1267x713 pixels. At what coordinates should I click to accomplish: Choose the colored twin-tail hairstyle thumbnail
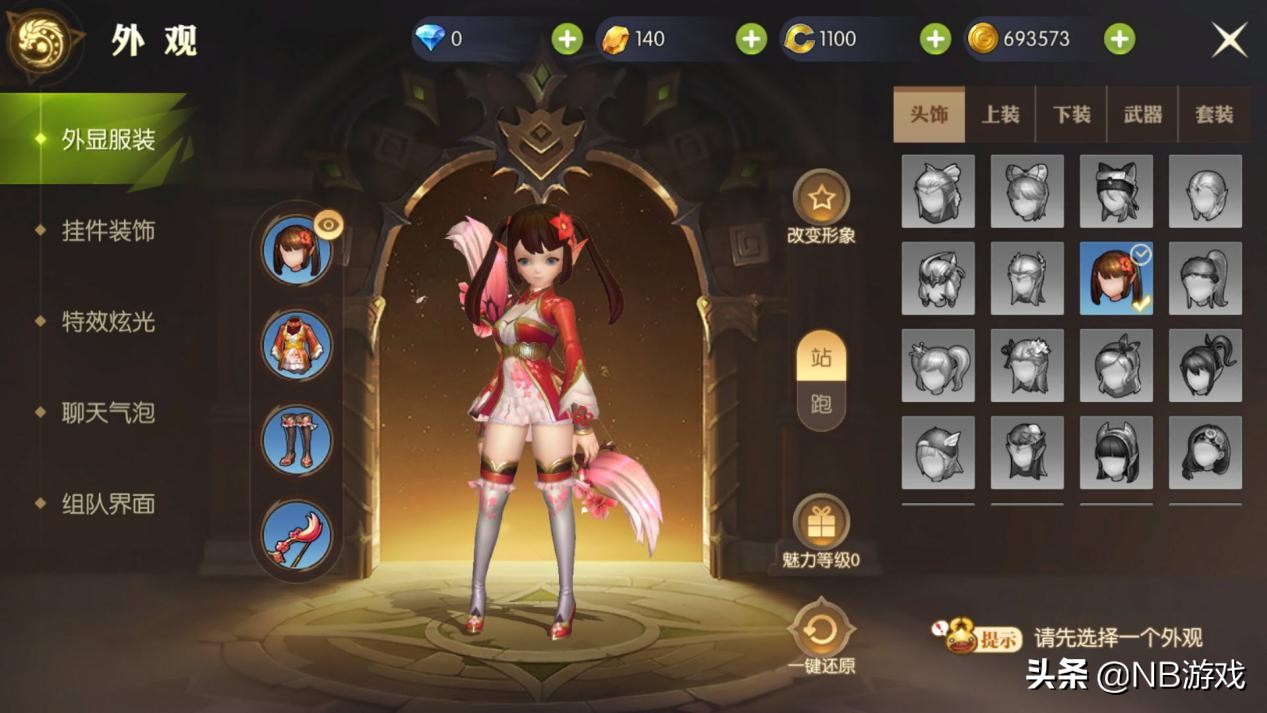click(x=1116, y=278)
